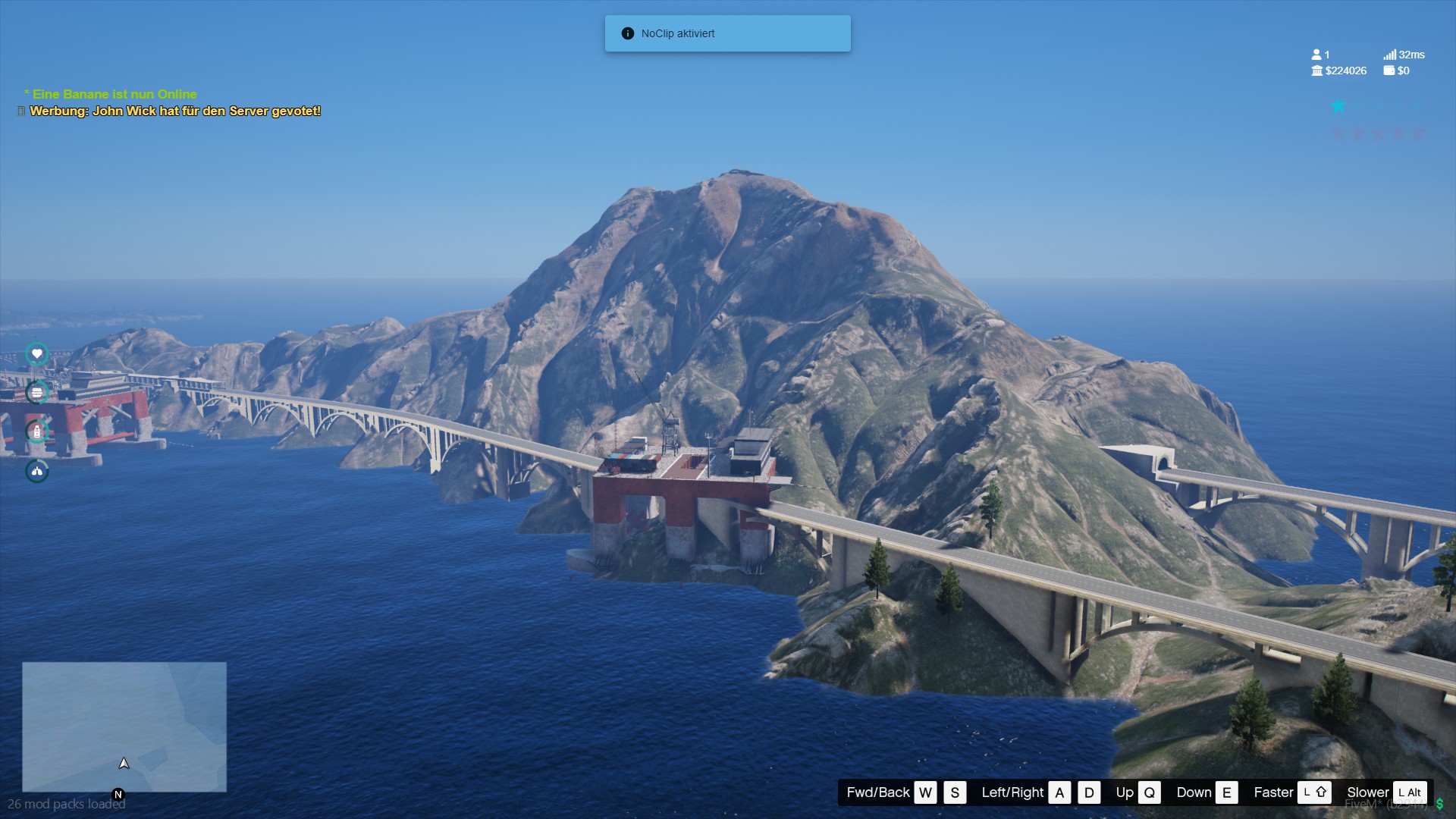Select the burger hunger status icon

[x=36, y=392]
